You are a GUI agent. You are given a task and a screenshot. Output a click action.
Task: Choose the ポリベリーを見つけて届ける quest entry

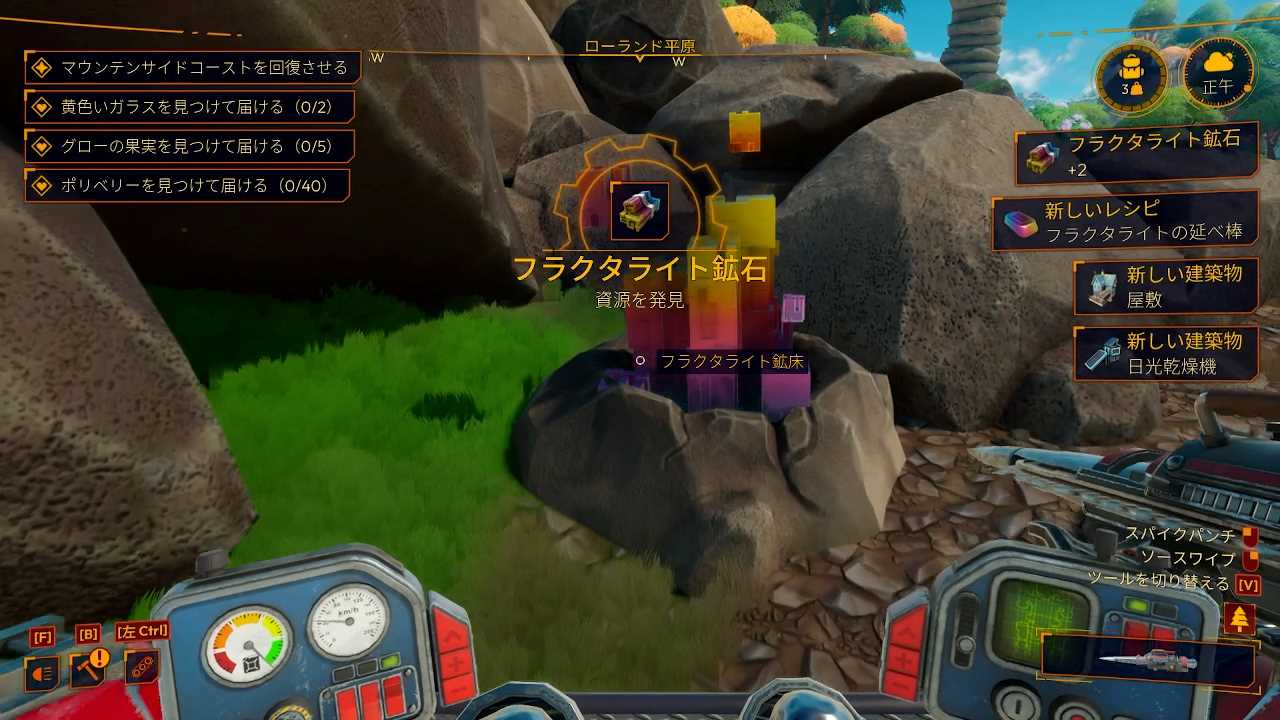point(186,185)
